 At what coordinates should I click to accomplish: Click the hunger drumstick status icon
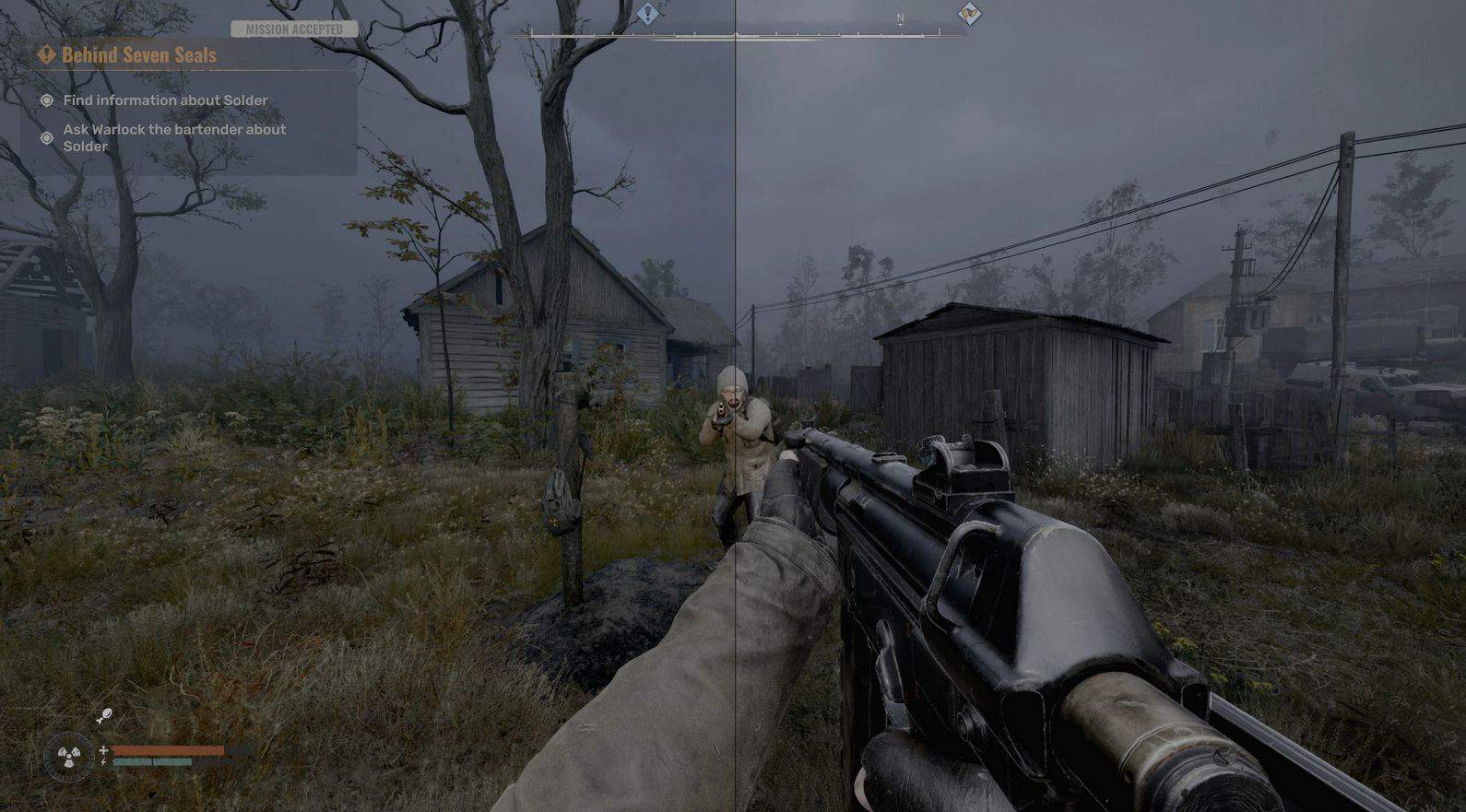tap(104, 715)
